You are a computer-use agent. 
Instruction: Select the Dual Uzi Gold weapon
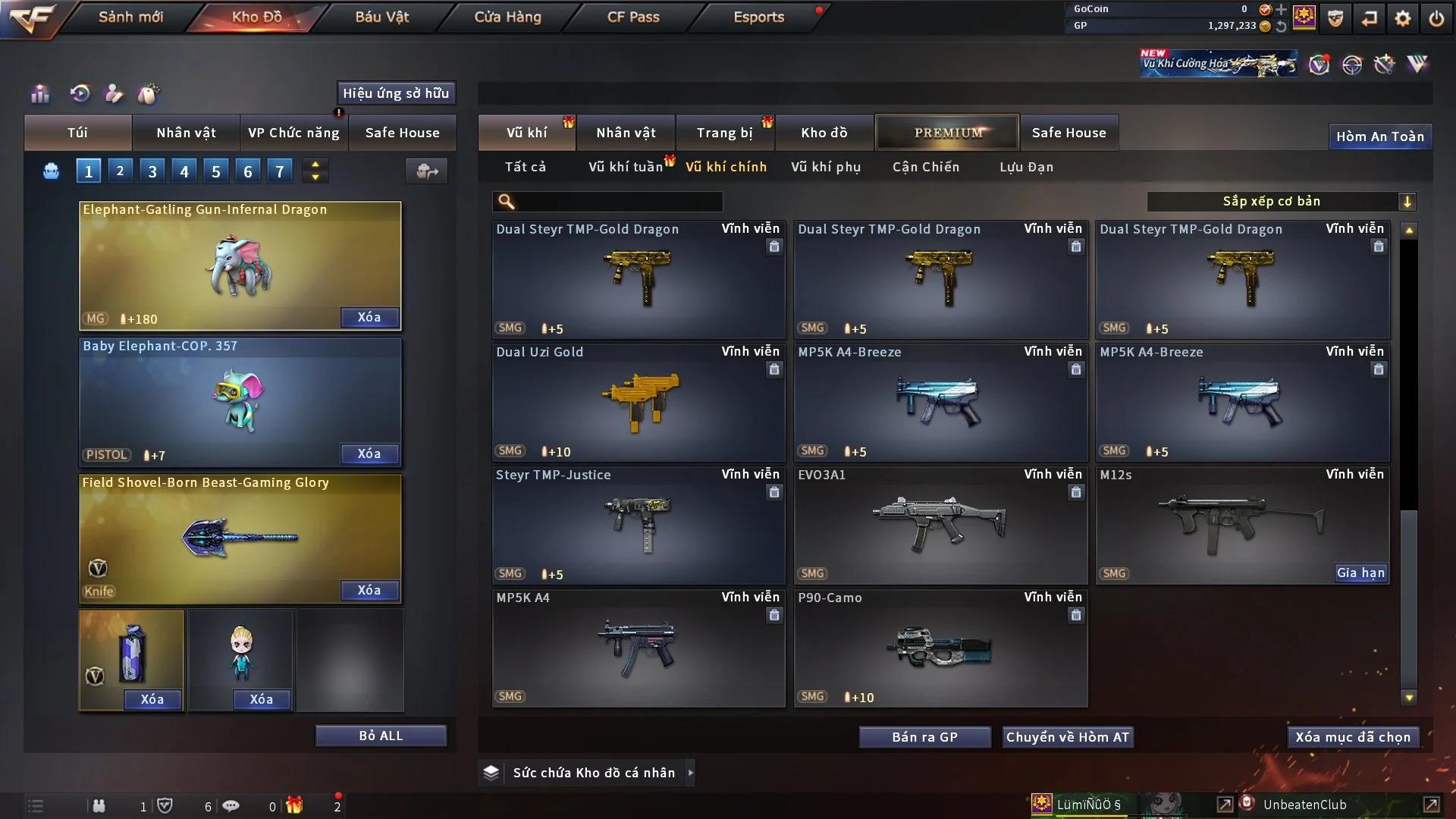click(638, 403)
